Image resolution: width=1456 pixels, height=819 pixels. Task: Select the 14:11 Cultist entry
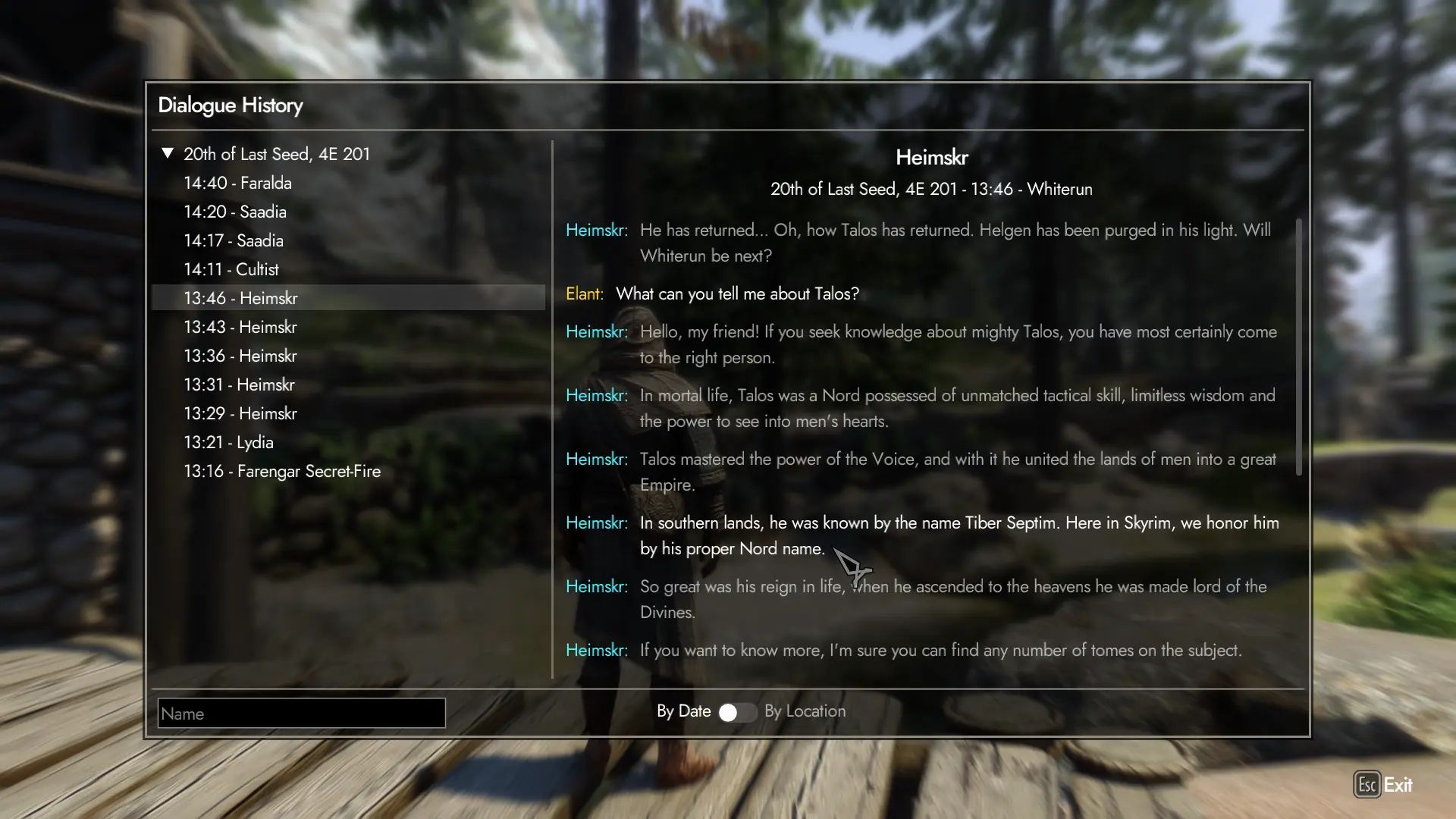[231, 269]
